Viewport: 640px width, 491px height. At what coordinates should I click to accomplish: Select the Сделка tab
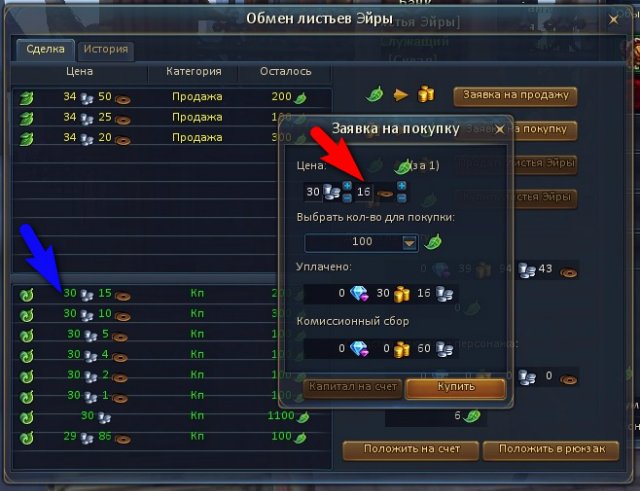(46, 48)
